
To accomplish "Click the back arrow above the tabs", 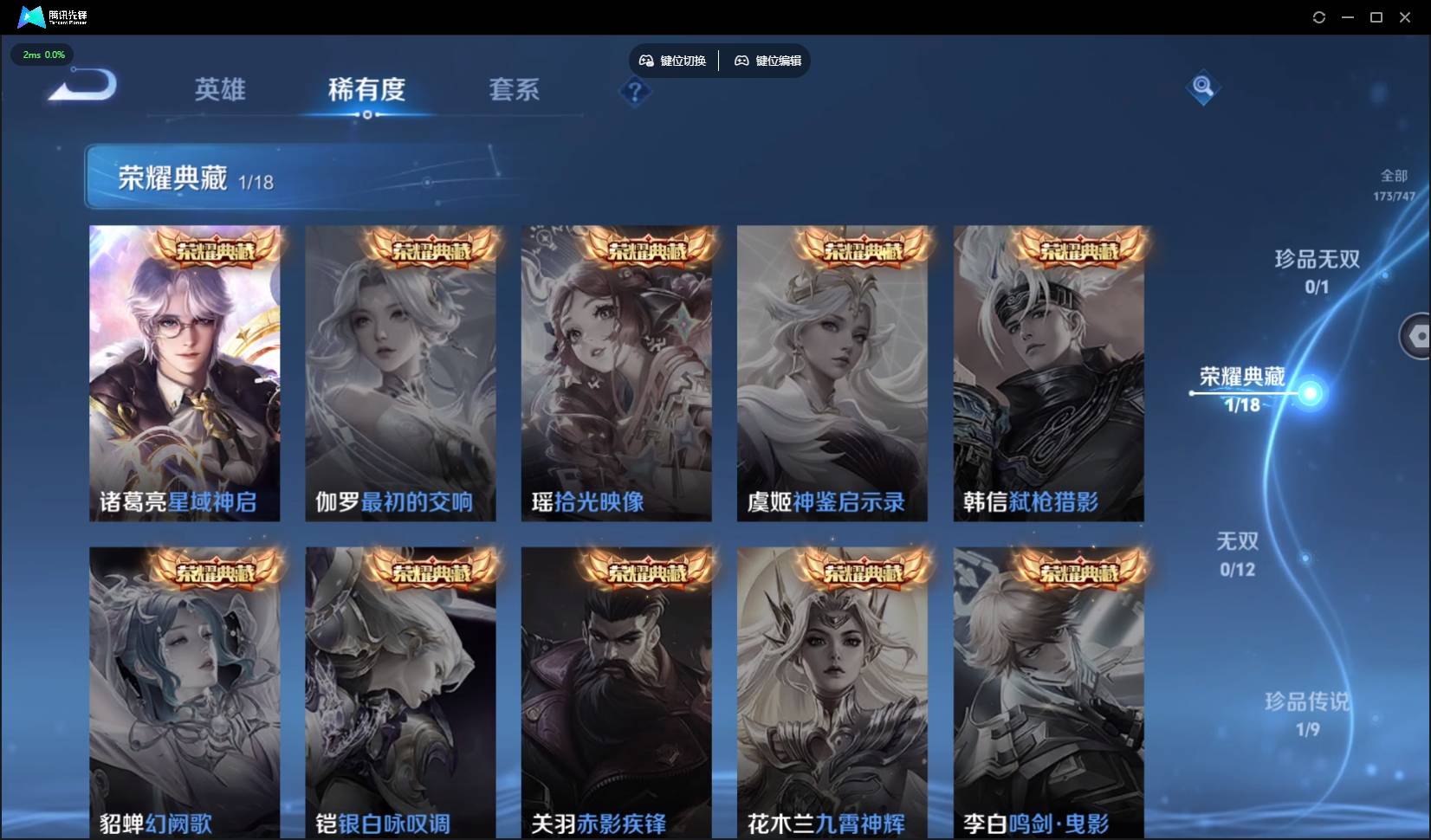I will click(x=81, y=84).
